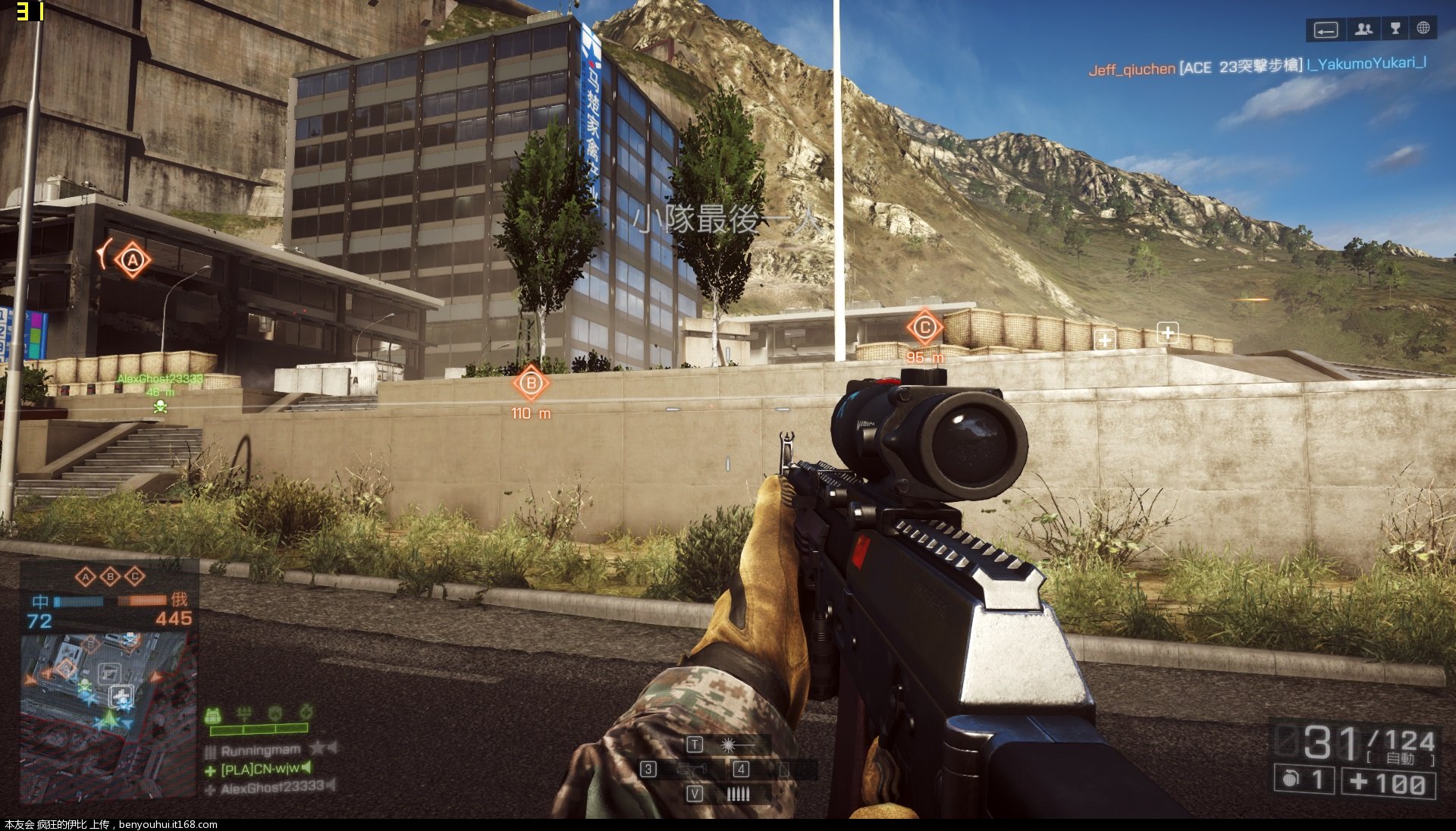Select squad member Runningmam

click(261, 751)
